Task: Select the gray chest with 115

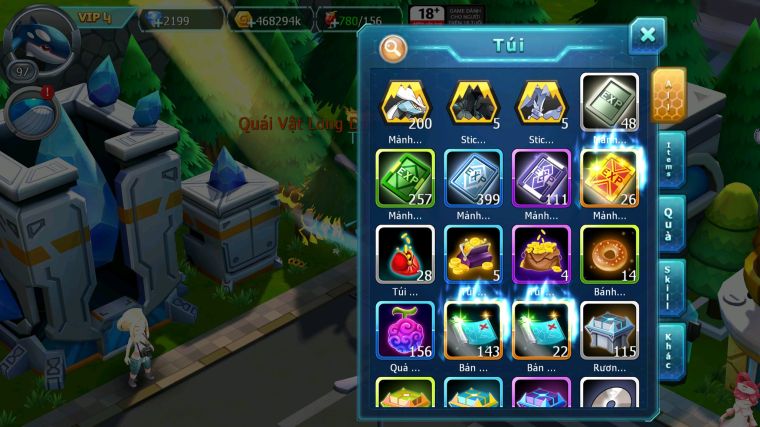Action: coord(609,330)
